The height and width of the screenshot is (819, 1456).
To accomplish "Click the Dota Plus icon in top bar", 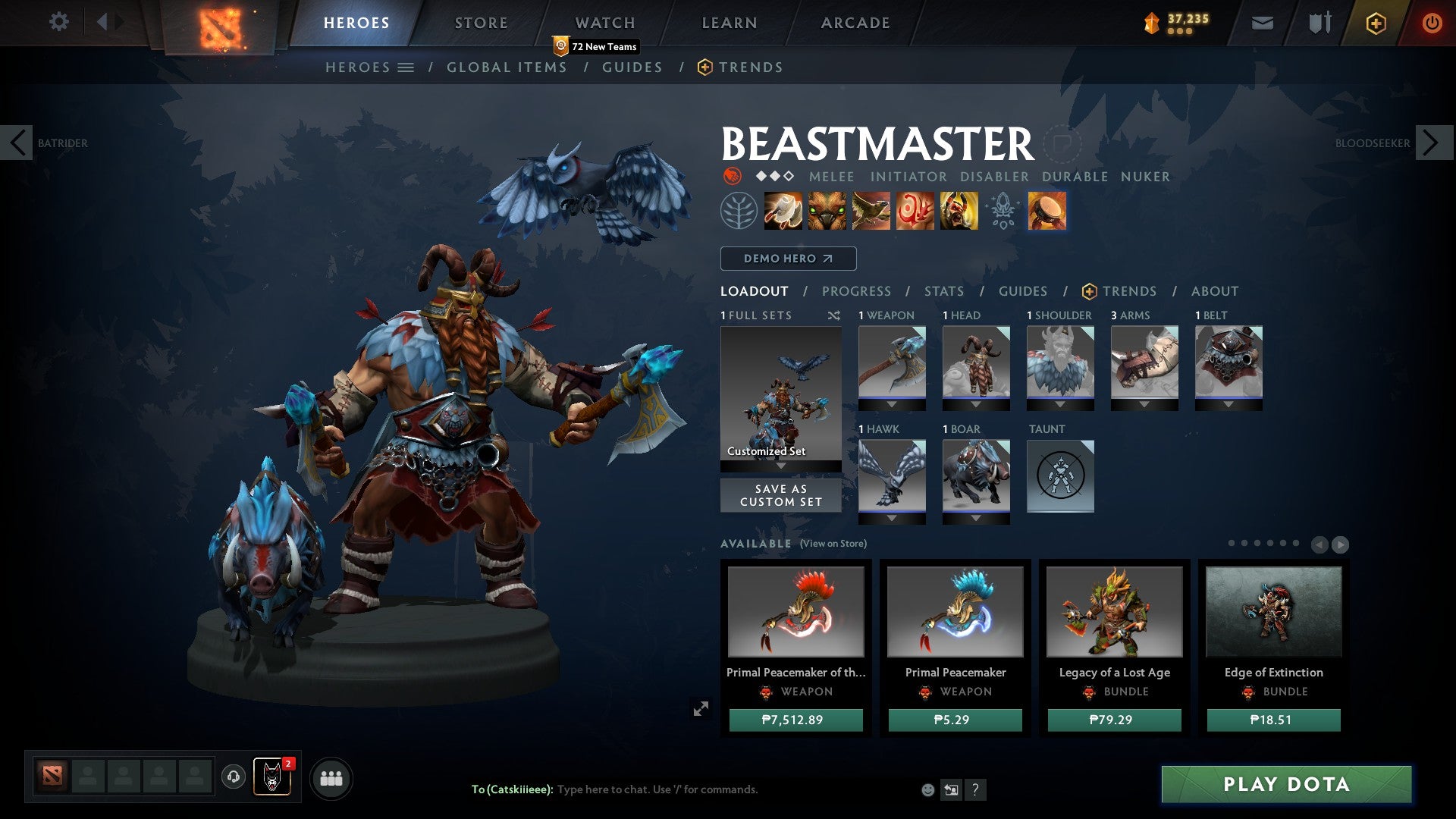I will [x=1376, y=23].
